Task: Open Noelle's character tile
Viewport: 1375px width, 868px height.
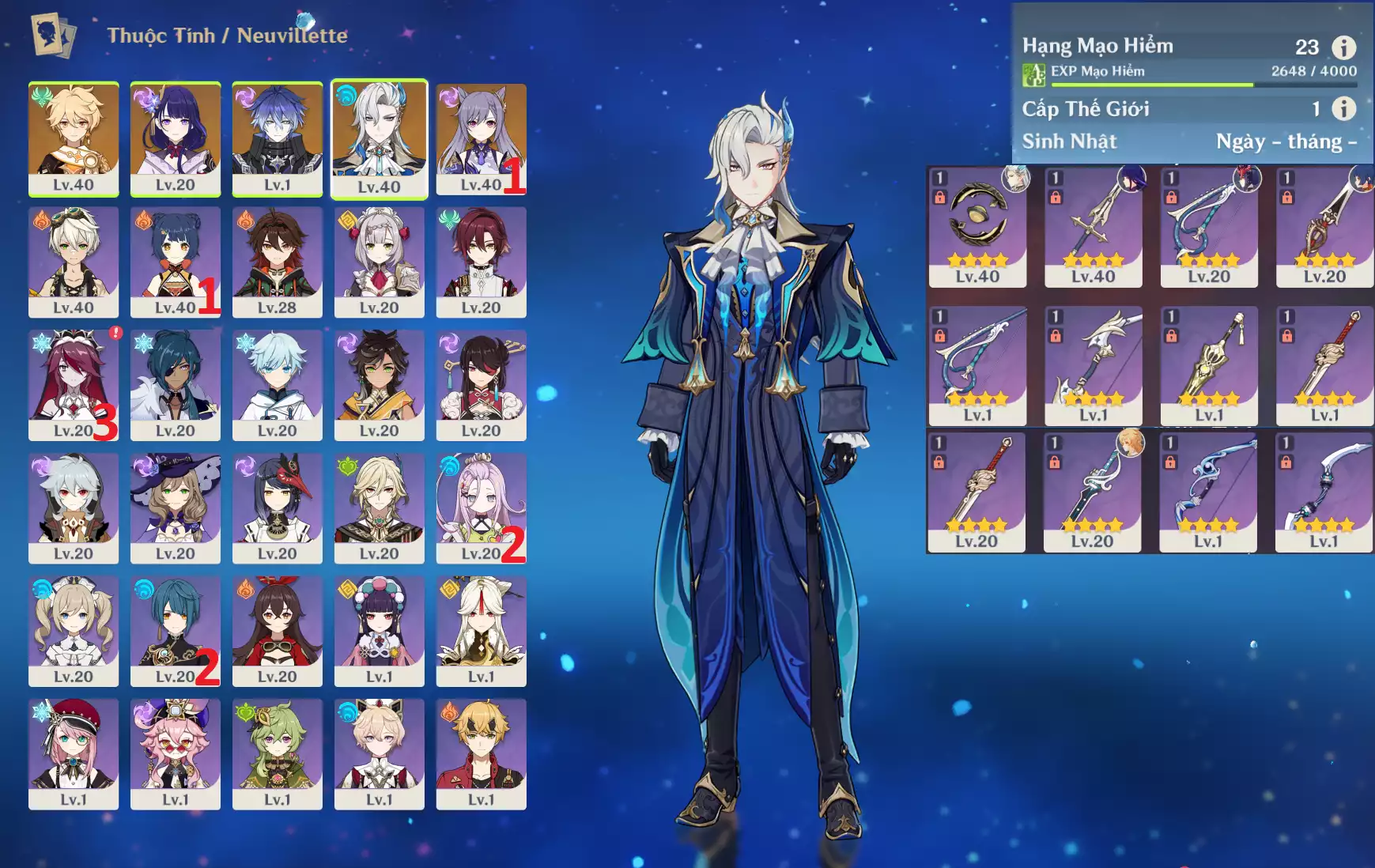Action: coord(380,262)
